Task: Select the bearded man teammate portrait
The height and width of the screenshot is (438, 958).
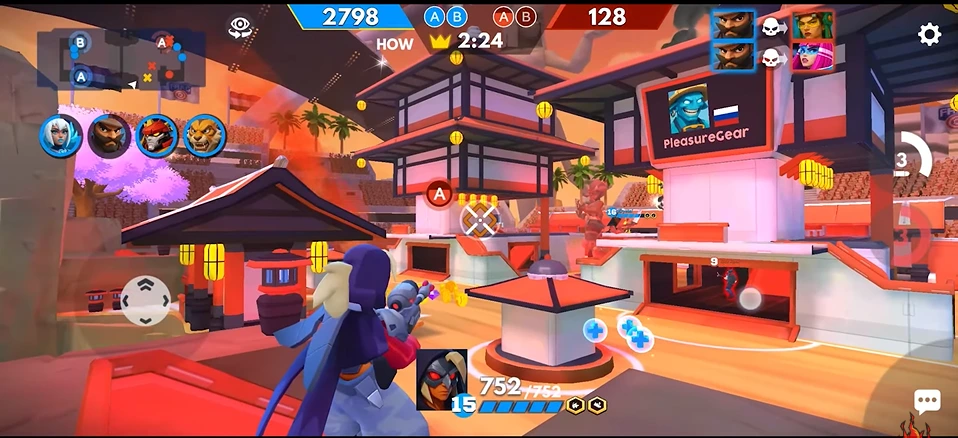Action: pyautogui.click(x=108, y=136)
